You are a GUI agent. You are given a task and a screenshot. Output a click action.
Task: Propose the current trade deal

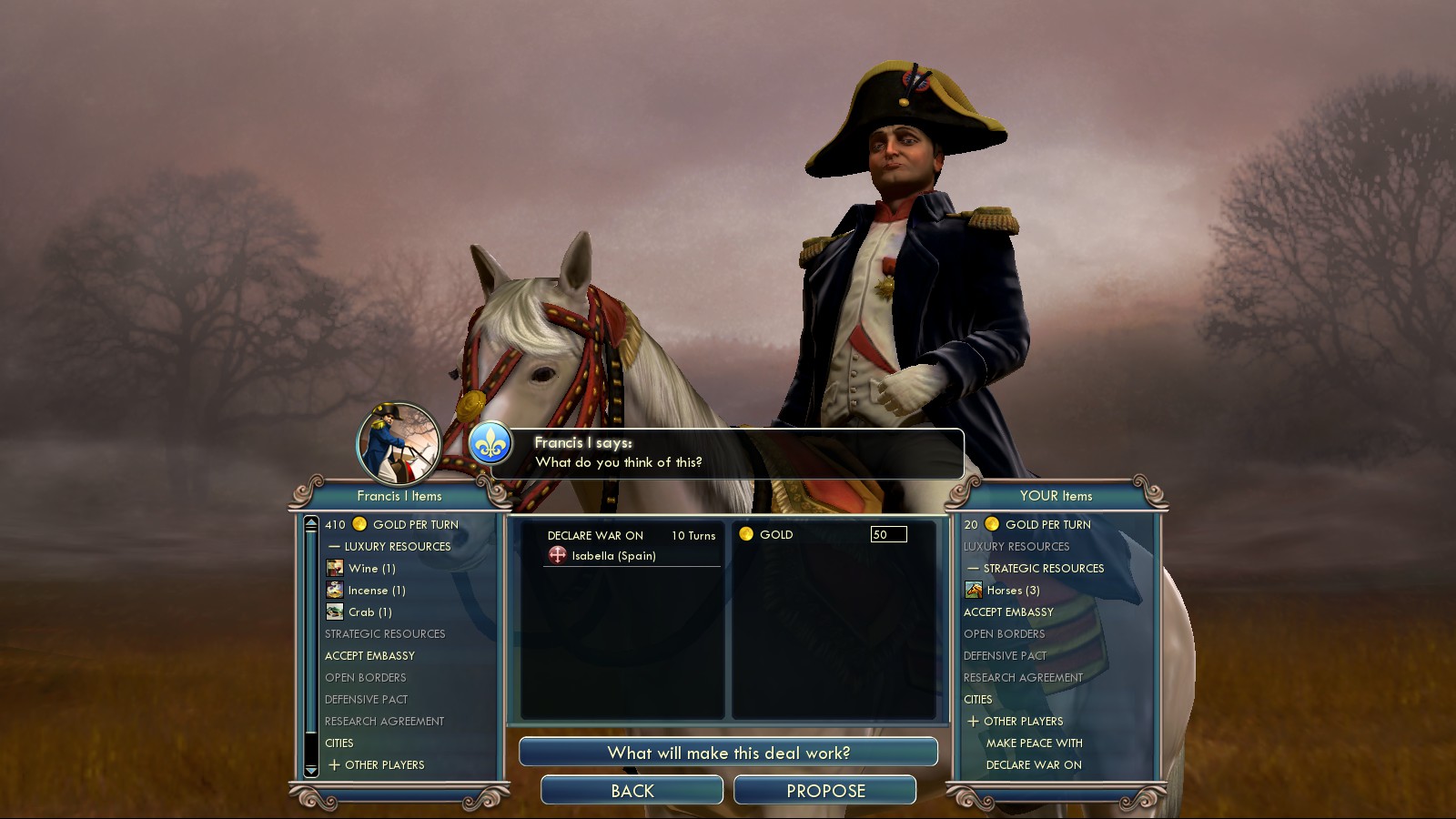[824, 790]
